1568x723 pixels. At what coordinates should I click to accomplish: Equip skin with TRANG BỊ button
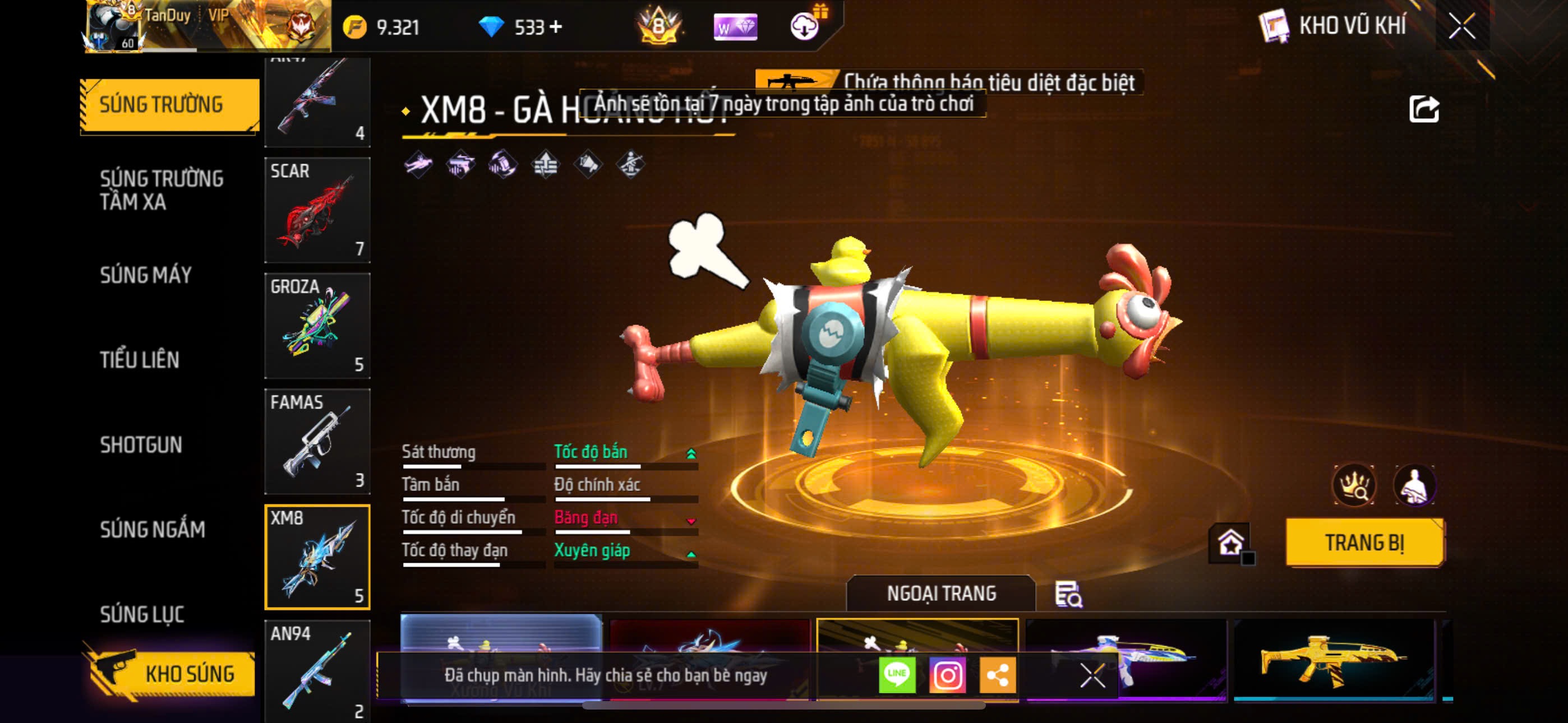click(x=1364, y=543)
